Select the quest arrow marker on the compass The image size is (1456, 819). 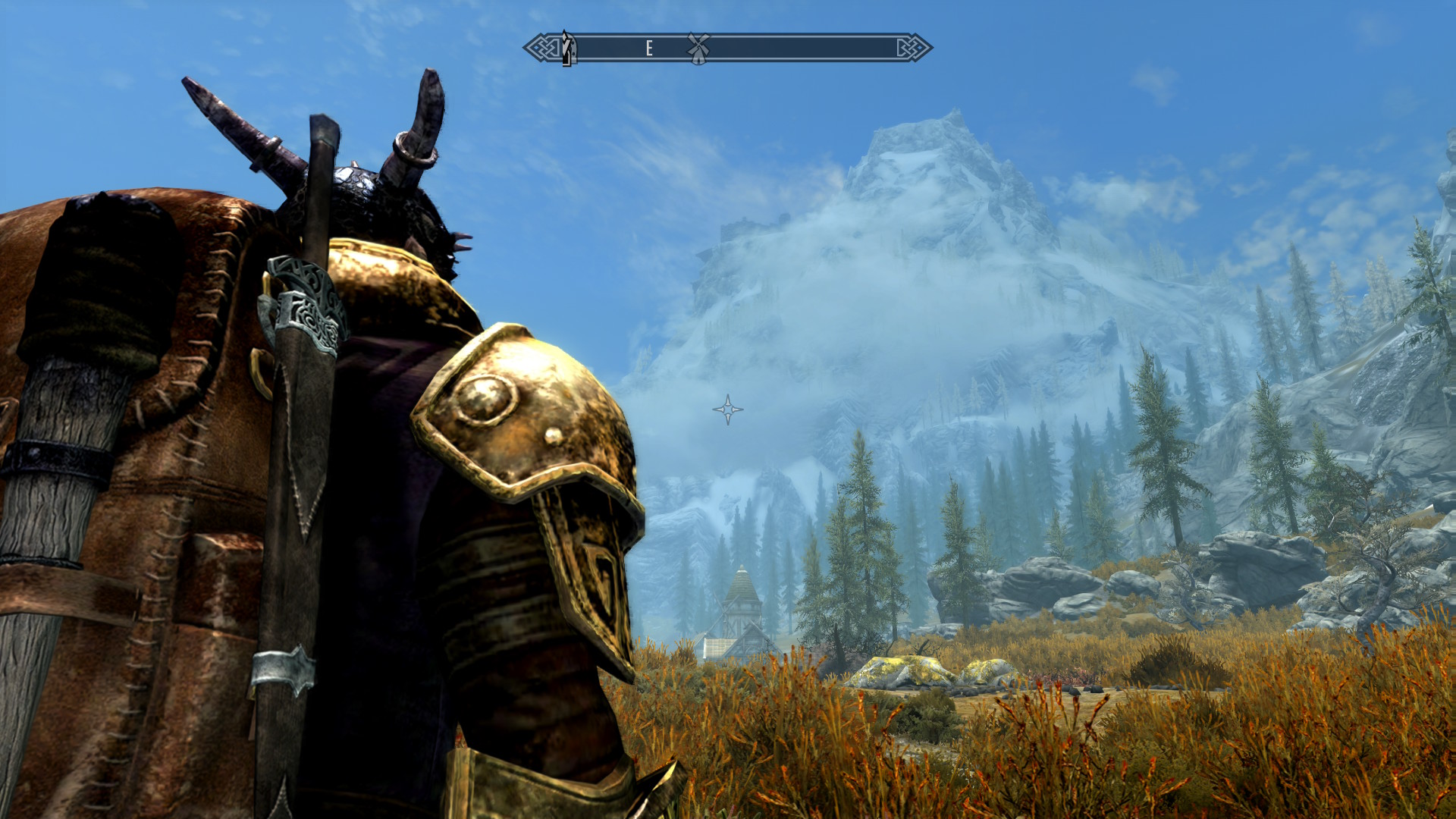click(x=567, y=48)
